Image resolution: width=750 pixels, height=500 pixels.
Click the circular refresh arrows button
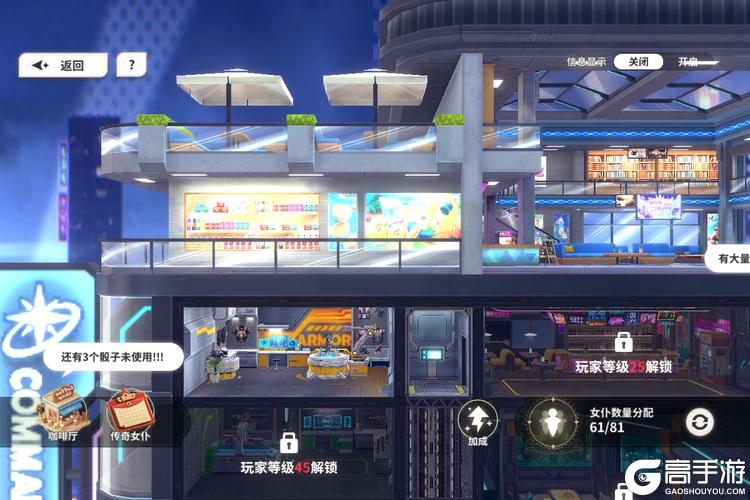tap(700, 423)
